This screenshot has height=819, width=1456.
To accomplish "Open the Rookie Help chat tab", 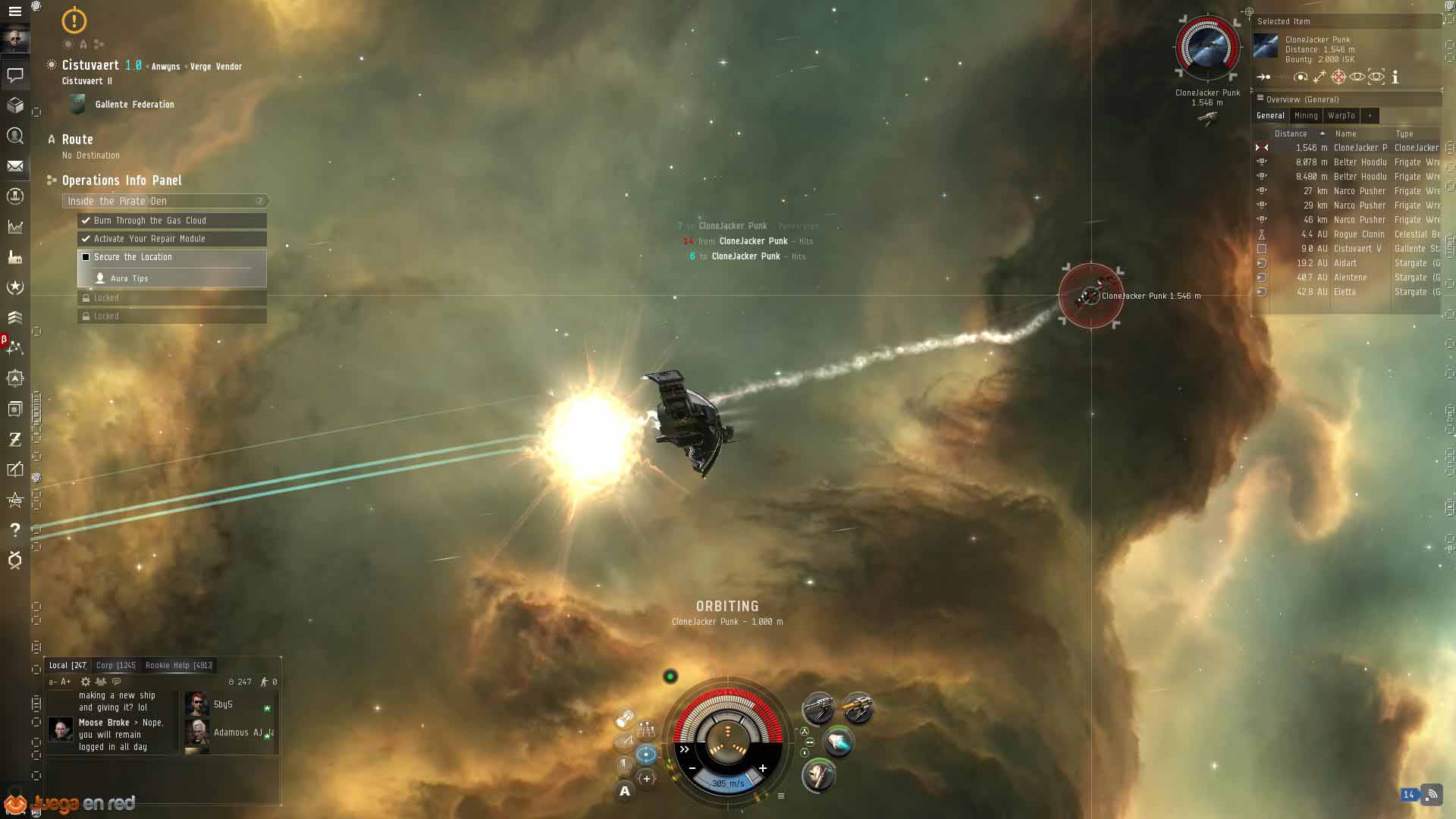I will (178, 665).
